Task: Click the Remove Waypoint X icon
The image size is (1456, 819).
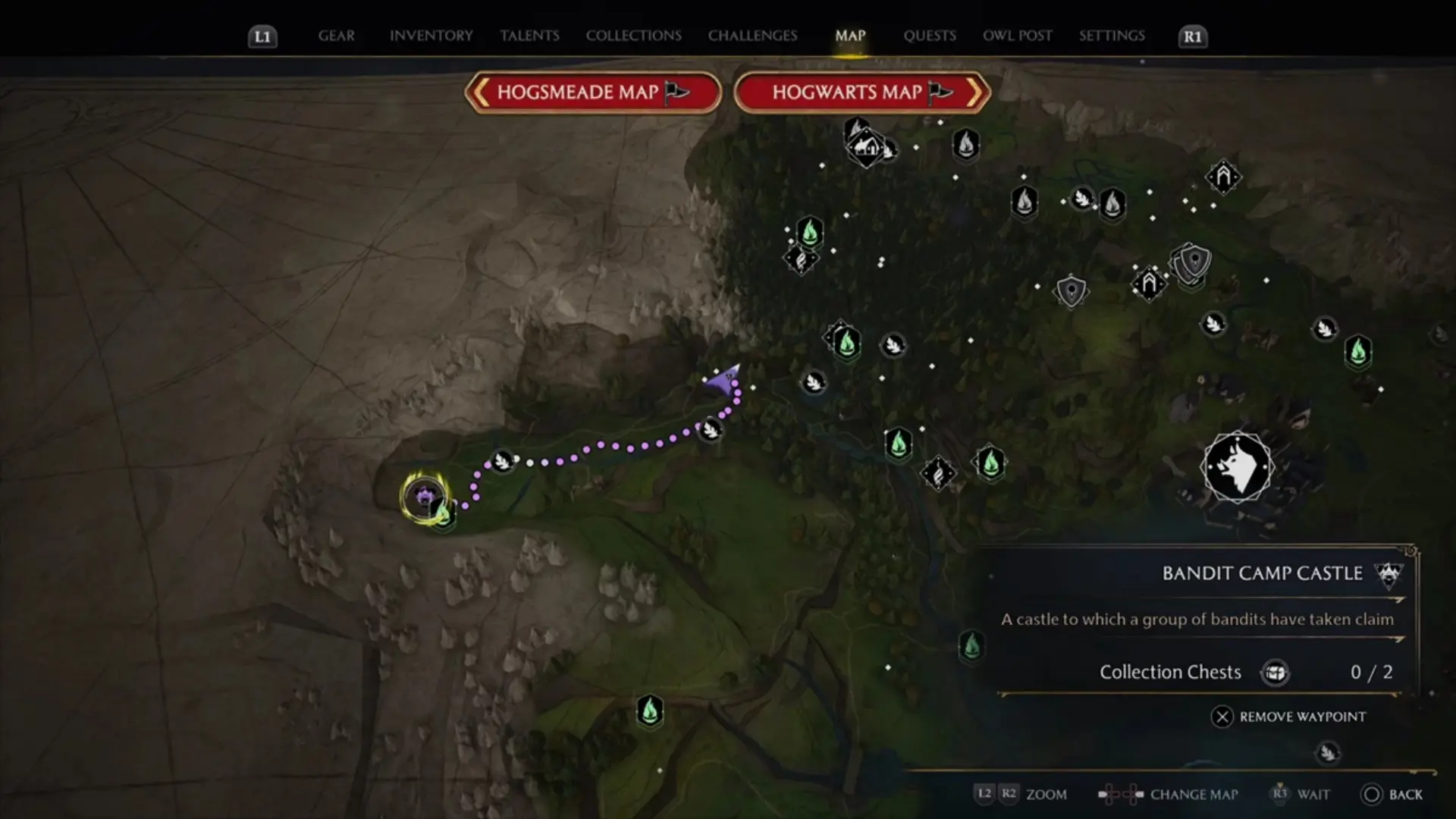Action: (x=1225, y=717)
